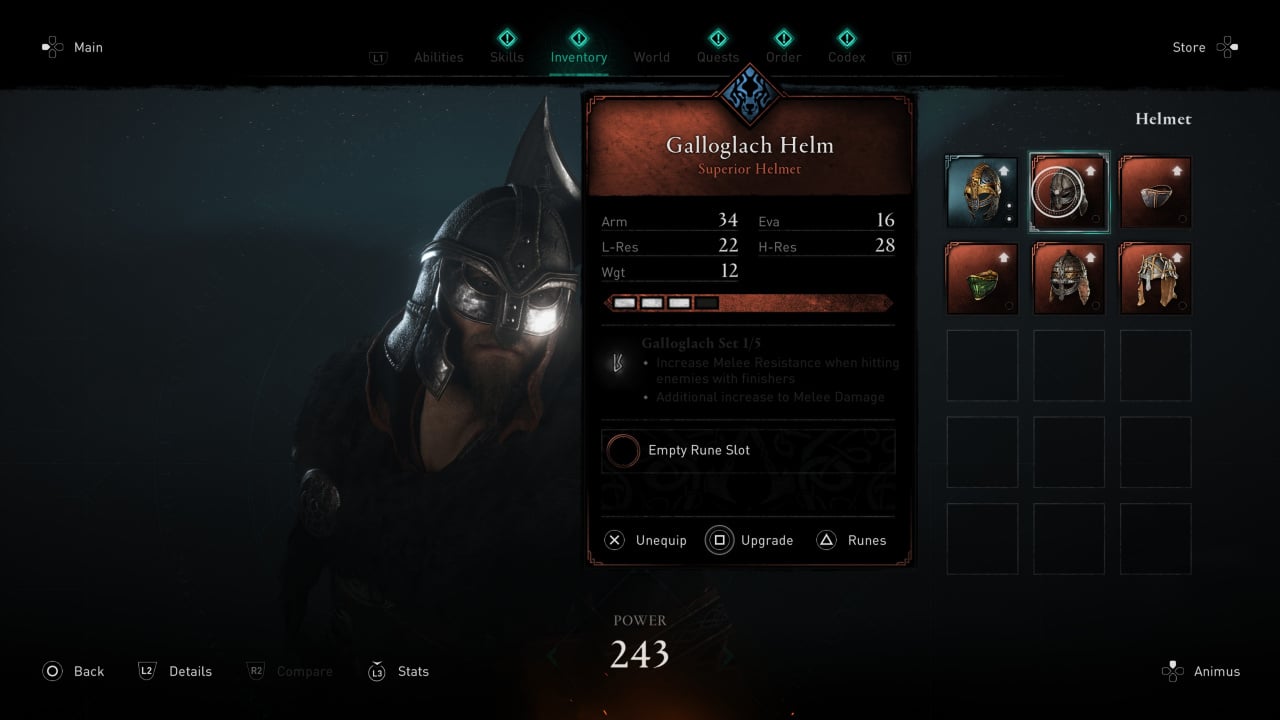Select the Inventory tab
The width and height of the screenshot is (1280, 720).
coord(578,57)
